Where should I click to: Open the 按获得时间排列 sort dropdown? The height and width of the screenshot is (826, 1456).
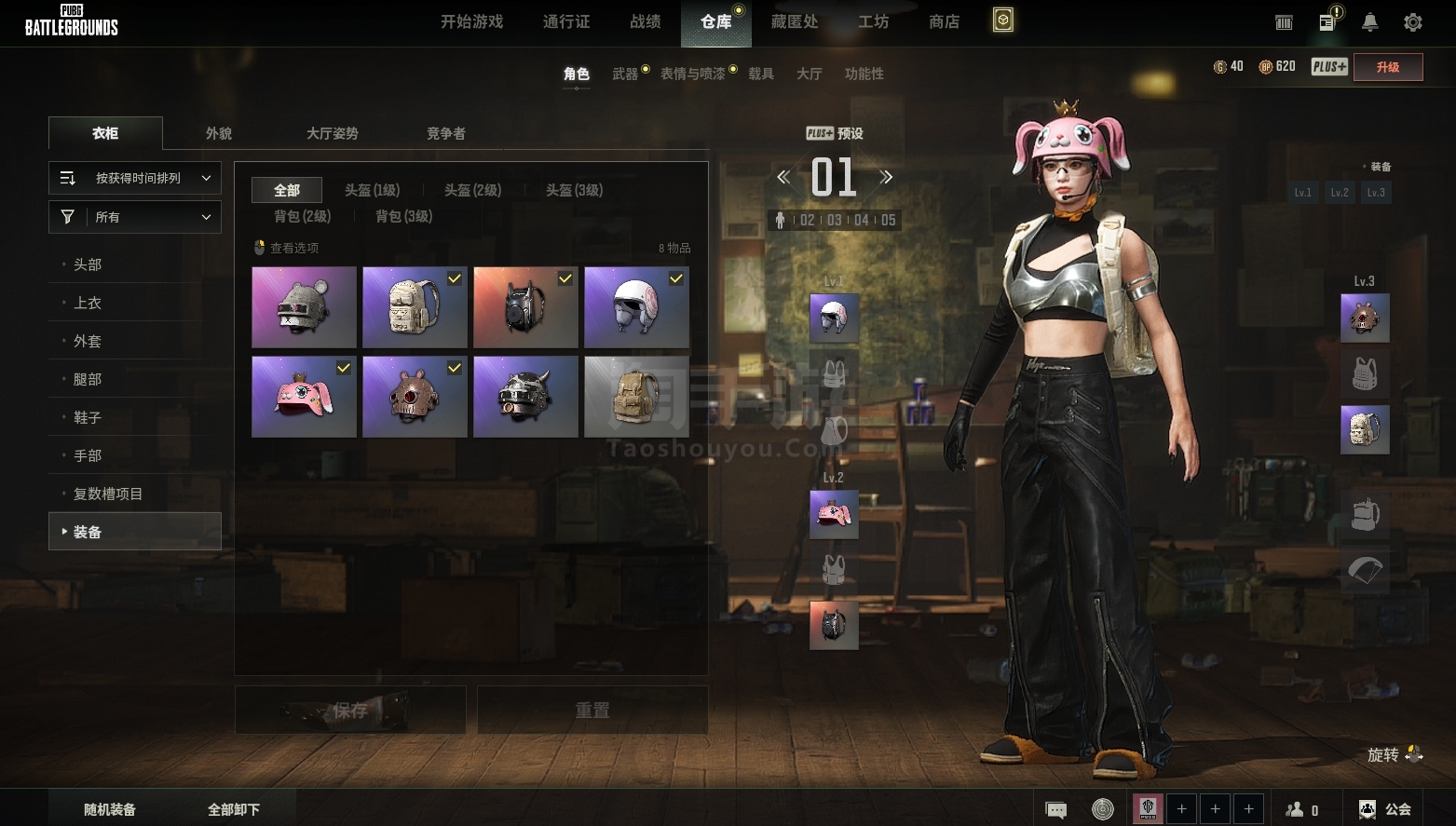click(135, 178)
